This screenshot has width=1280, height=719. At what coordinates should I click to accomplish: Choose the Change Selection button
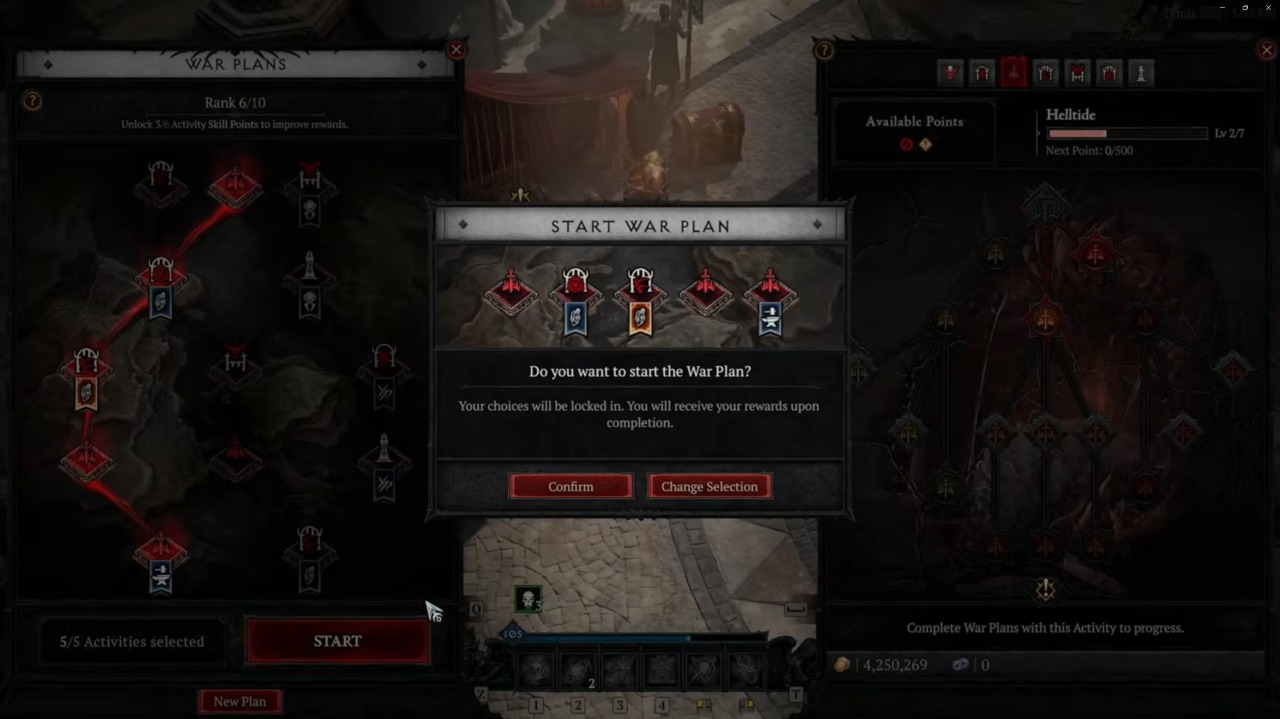tap(709, 486)
